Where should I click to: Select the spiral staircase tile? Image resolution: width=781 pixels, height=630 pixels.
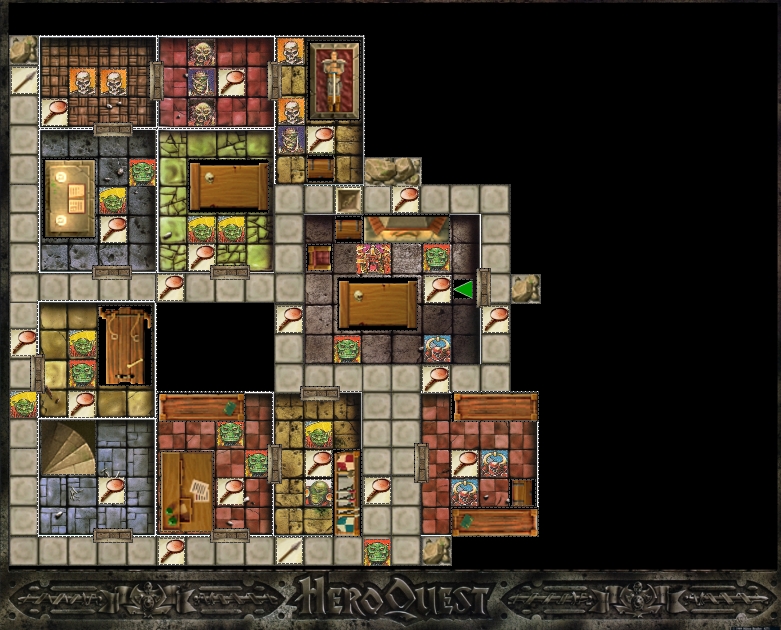(68, 448)
